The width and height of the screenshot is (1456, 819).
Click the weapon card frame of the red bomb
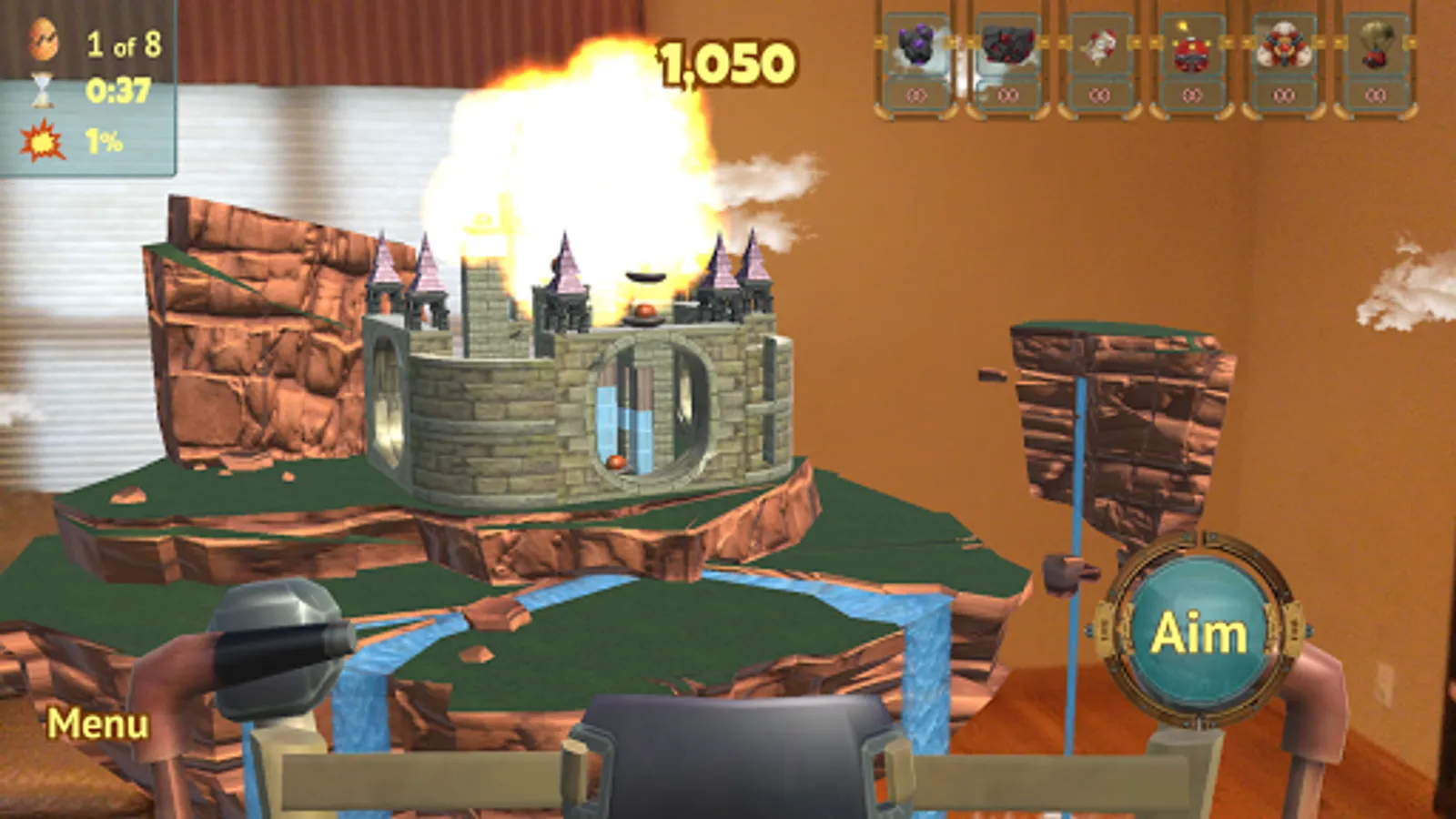point(1193,62)
